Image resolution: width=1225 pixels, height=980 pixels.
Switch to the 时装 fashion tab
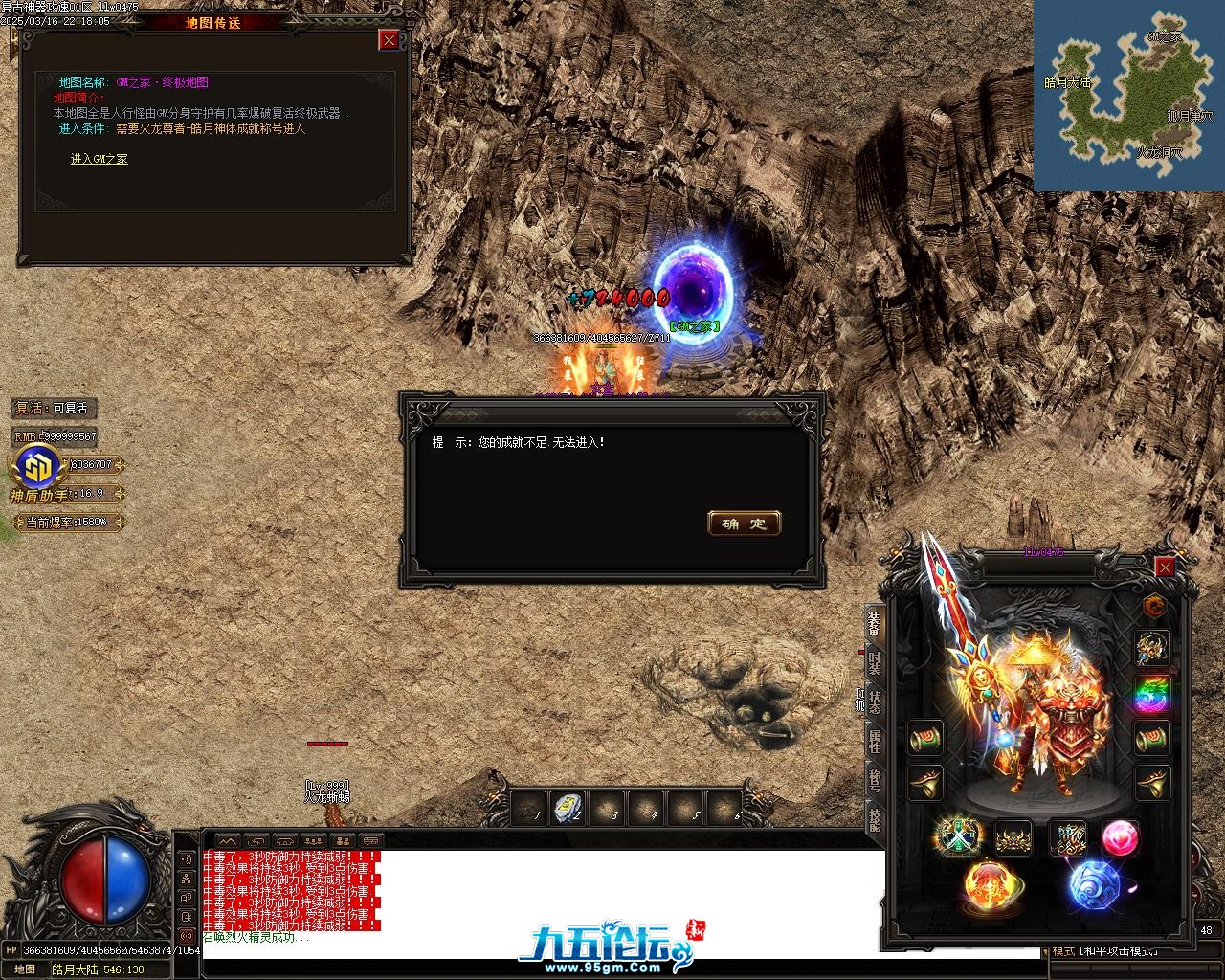(x=874, y=661)
